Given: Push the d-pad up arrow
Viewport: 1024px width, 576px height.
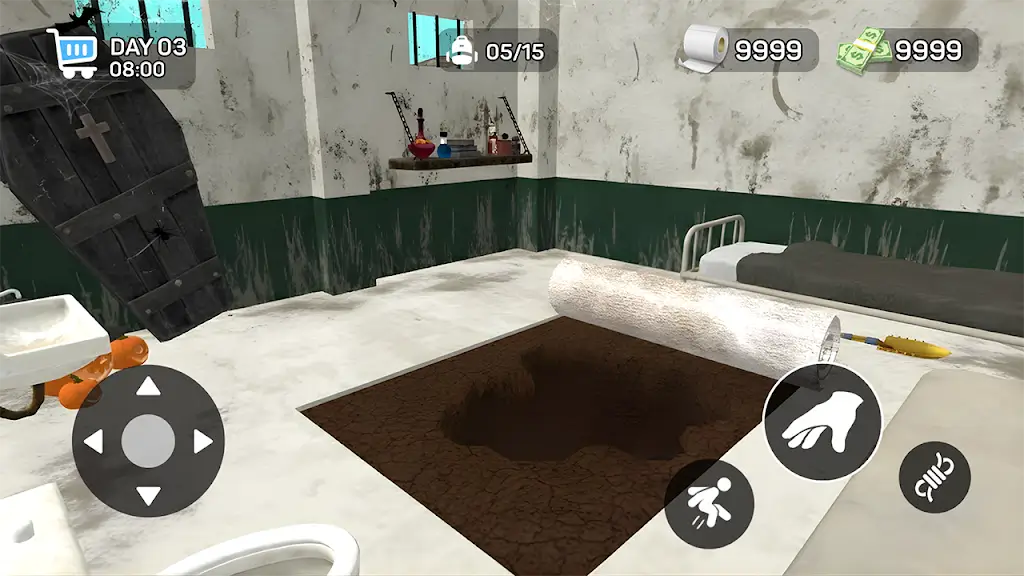Looking at the screenshot, I should (148, 387).
